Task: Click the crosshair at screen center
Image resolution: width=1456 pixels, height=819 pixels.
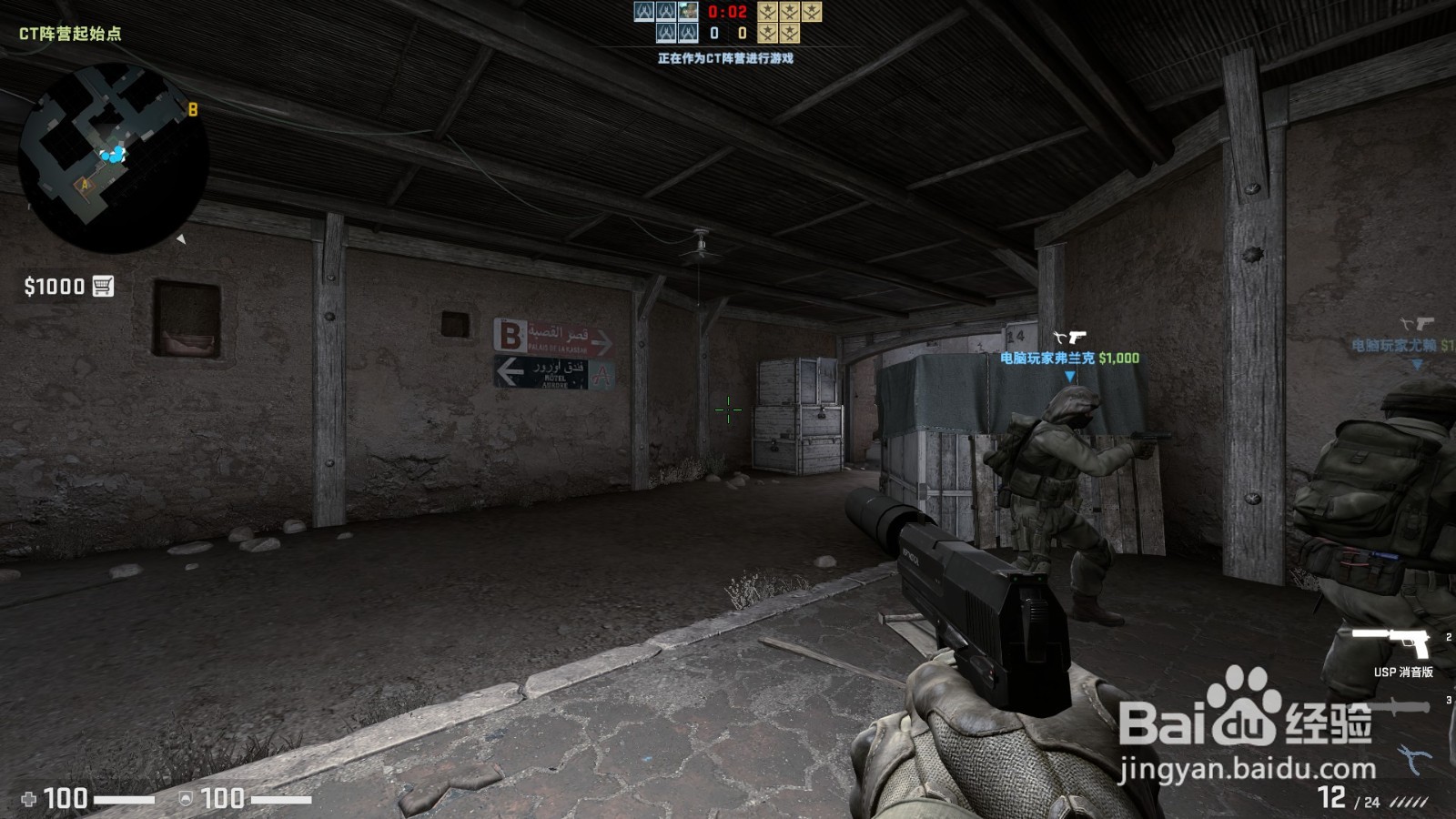Action: (728, 411)
